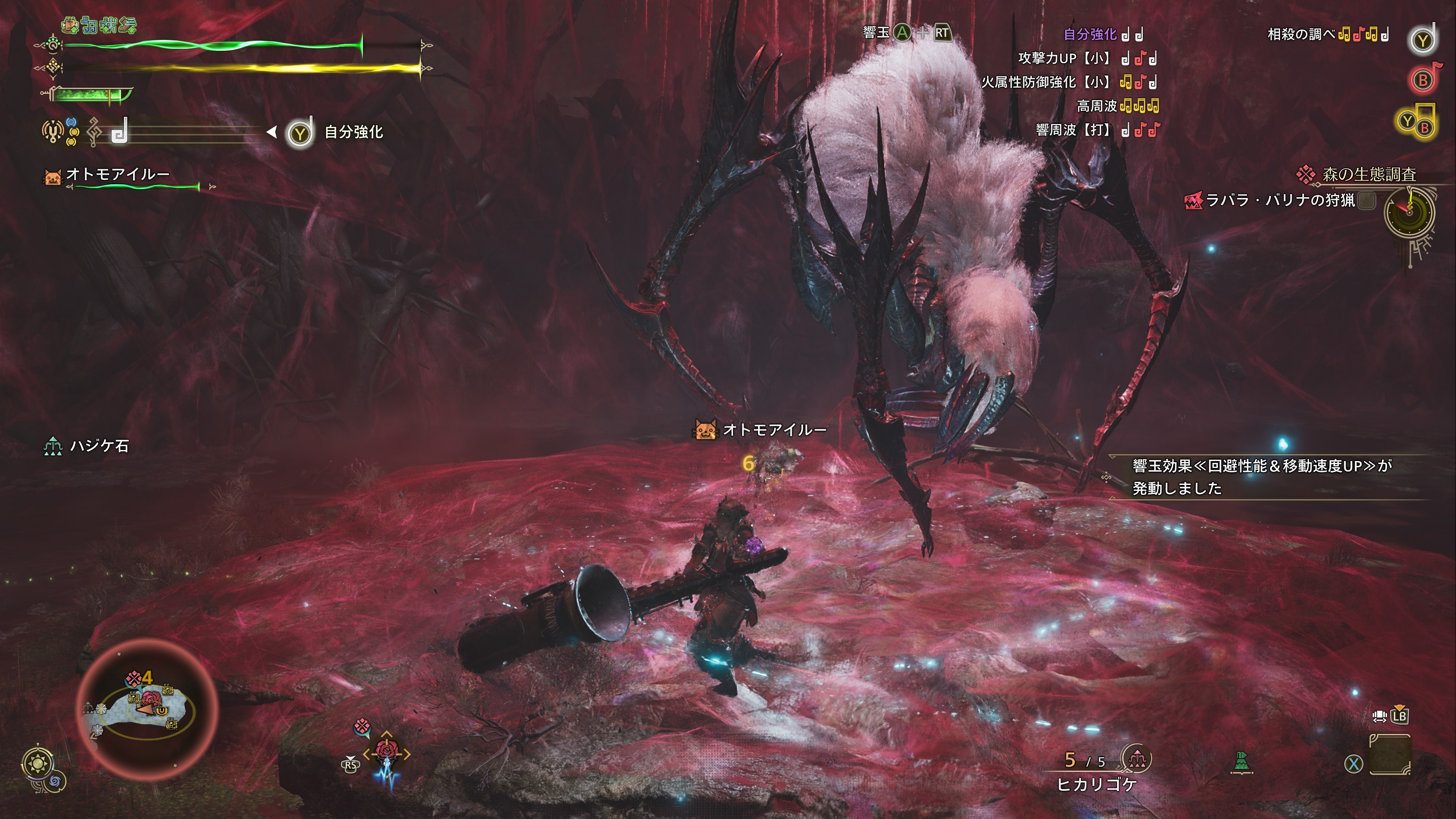This screenshot has height=819, width=1456.
Task: Open the circular minimap
Action: [x=147, y=709]
